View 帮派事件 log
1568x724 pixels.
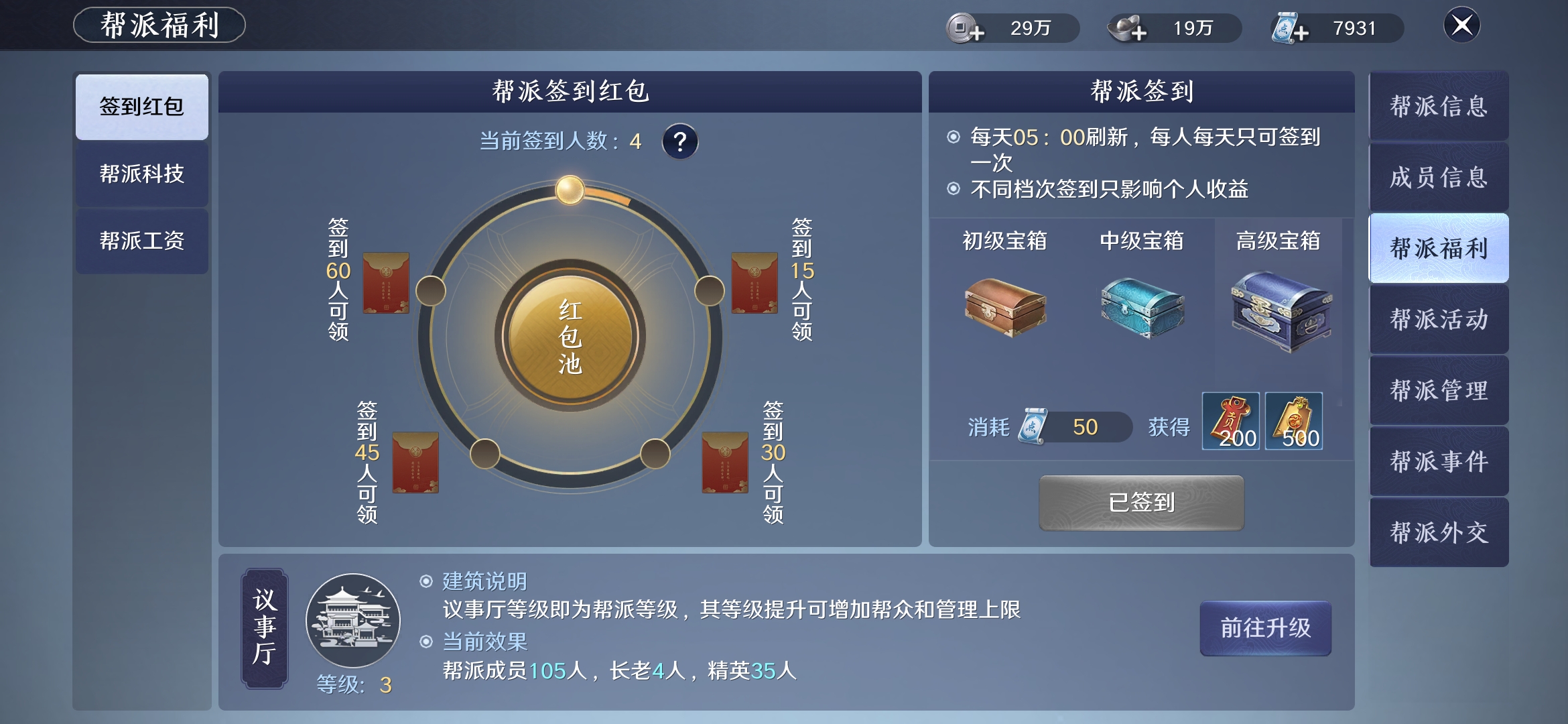[1439, 462]
